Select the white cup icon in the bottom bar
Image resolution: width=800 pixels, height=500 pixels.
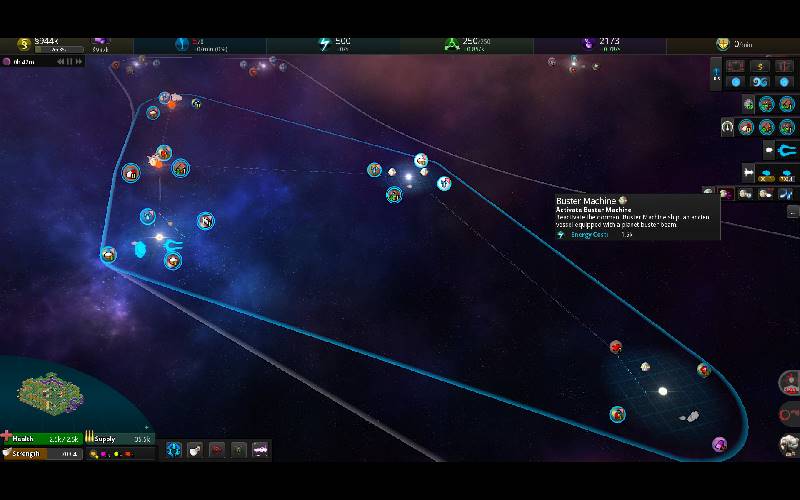pyautogui.click(x=196, y=451)
